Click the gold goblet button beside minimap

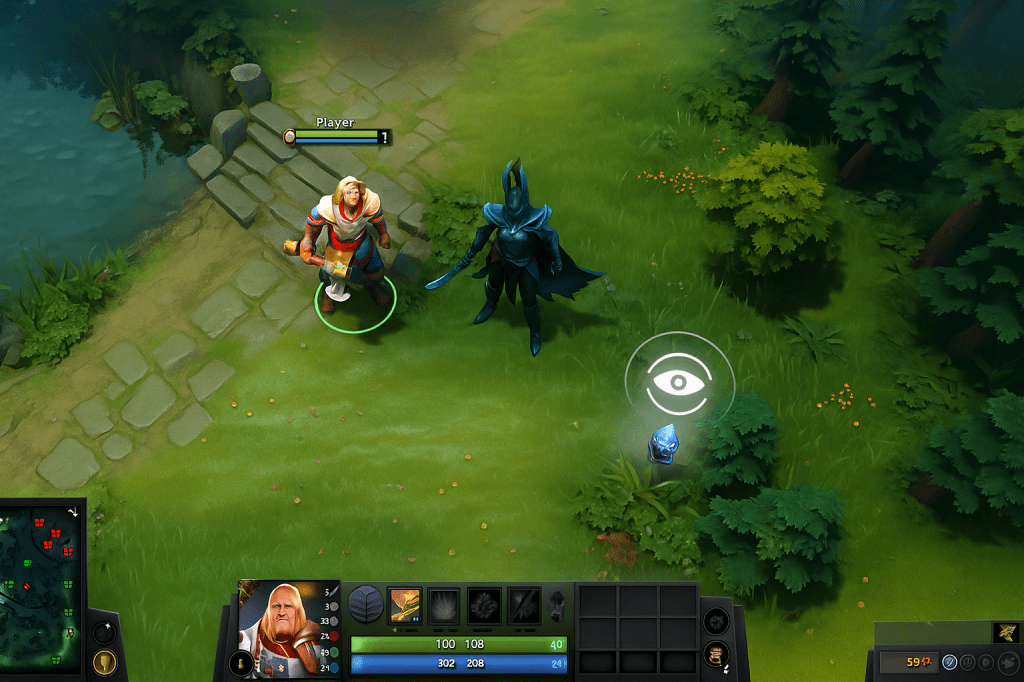(104, 662)
